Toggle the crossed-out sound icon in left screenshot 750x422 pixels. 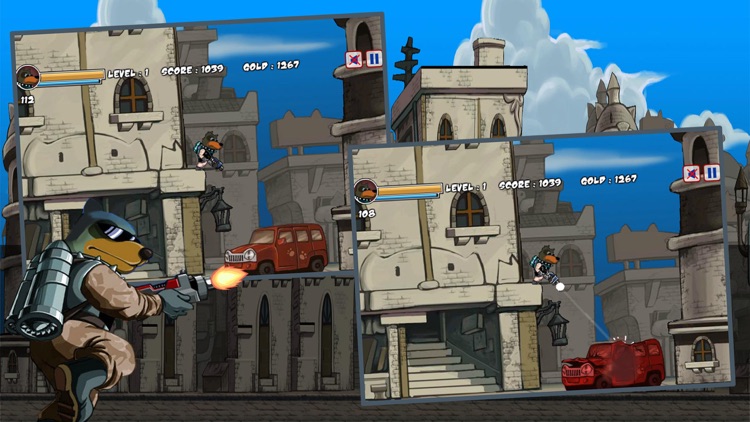point(354,60)
